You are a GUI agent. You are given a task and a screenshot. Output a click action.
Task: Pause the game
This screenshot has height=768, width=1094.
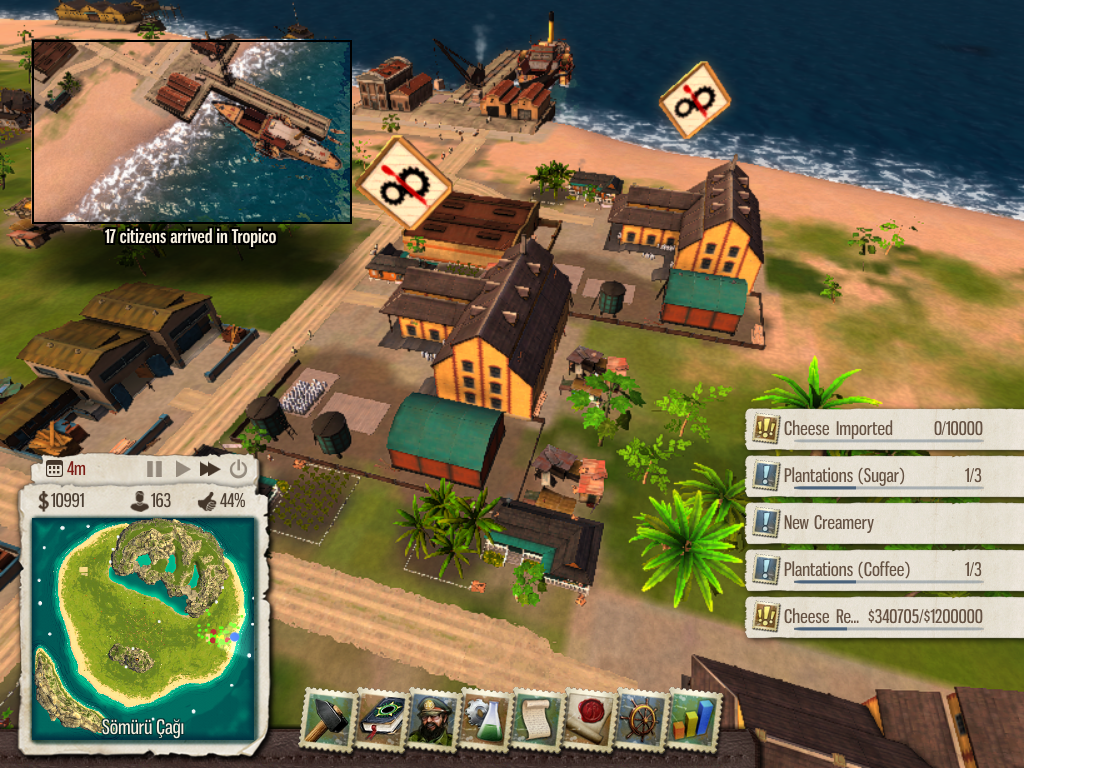pyautogui.click(x=154, y=469)
